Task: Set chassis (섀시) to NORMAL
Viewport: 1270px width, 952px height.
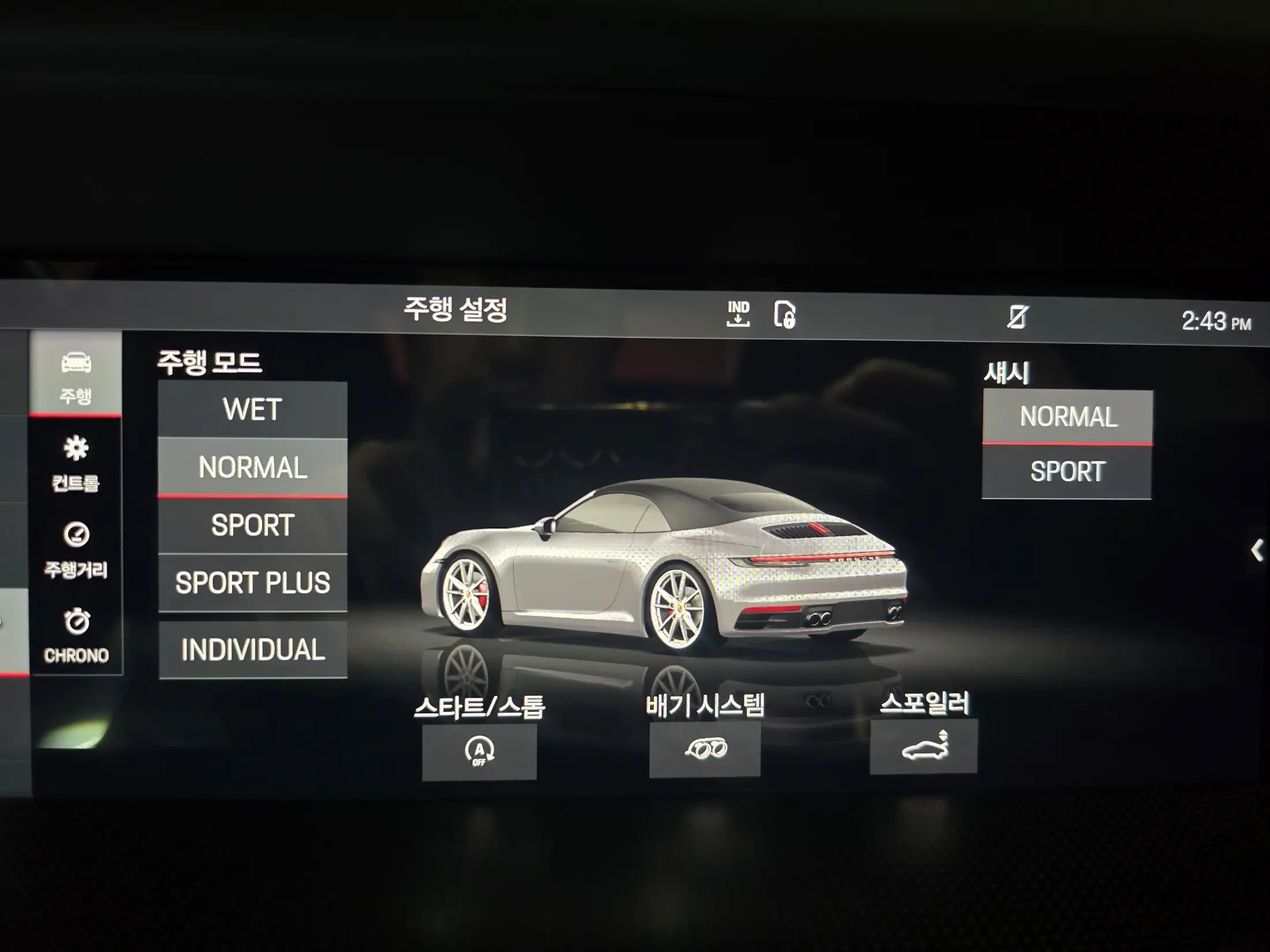Action: (x=1067, y=417)
